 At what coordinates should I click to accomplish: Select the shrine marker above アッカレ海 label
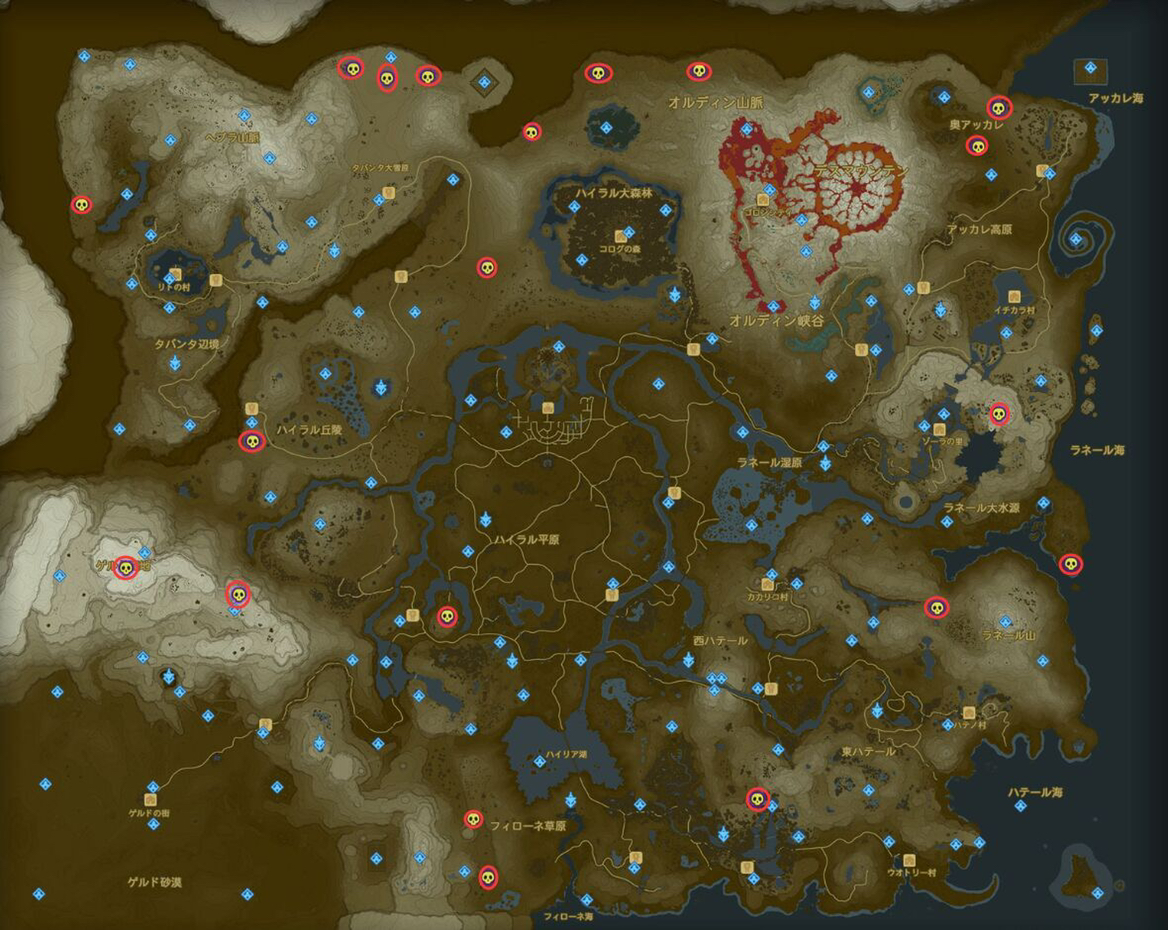coord(1090,68)
